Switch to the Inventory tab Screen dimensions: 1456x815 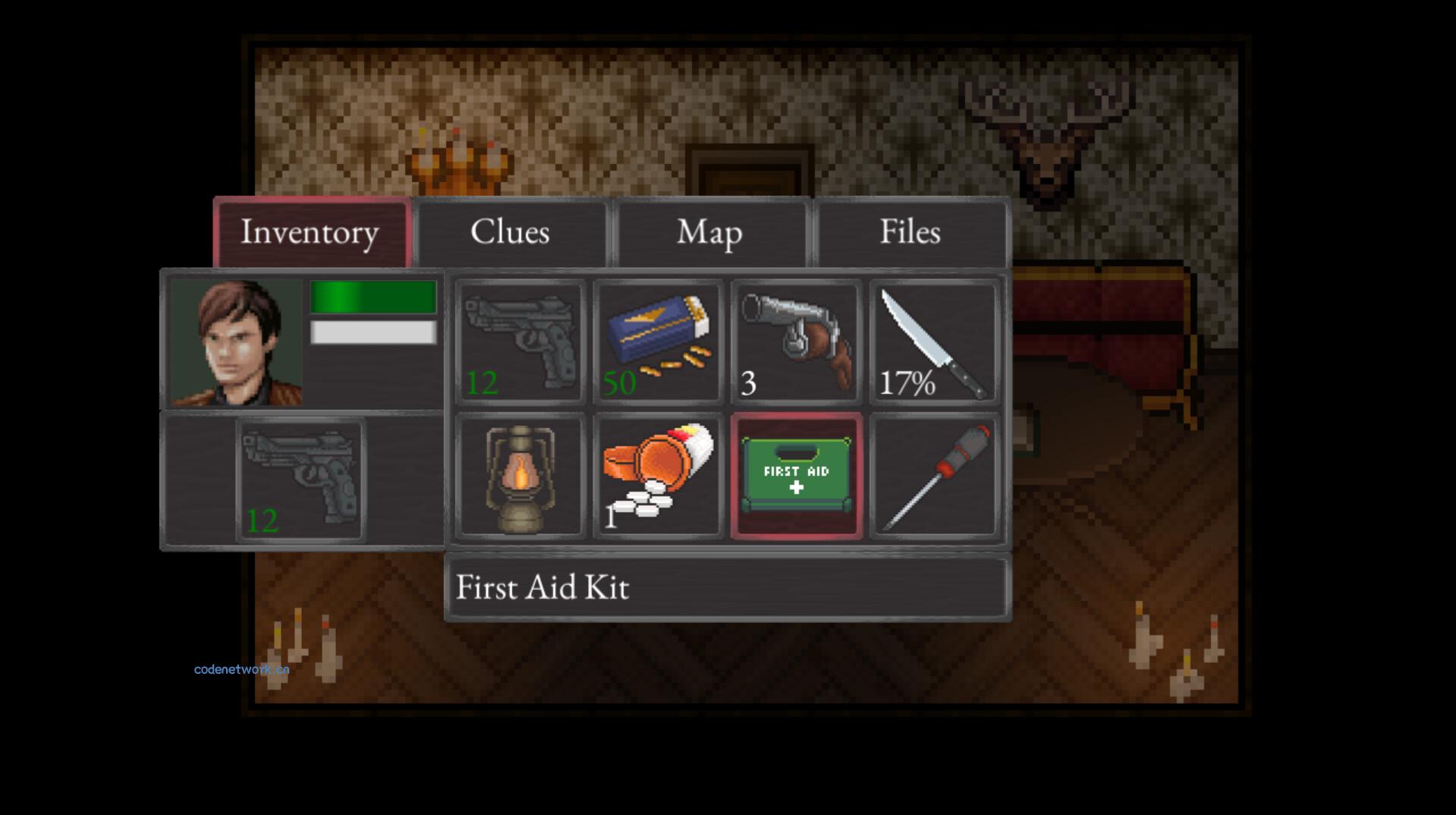click(311, 232)
